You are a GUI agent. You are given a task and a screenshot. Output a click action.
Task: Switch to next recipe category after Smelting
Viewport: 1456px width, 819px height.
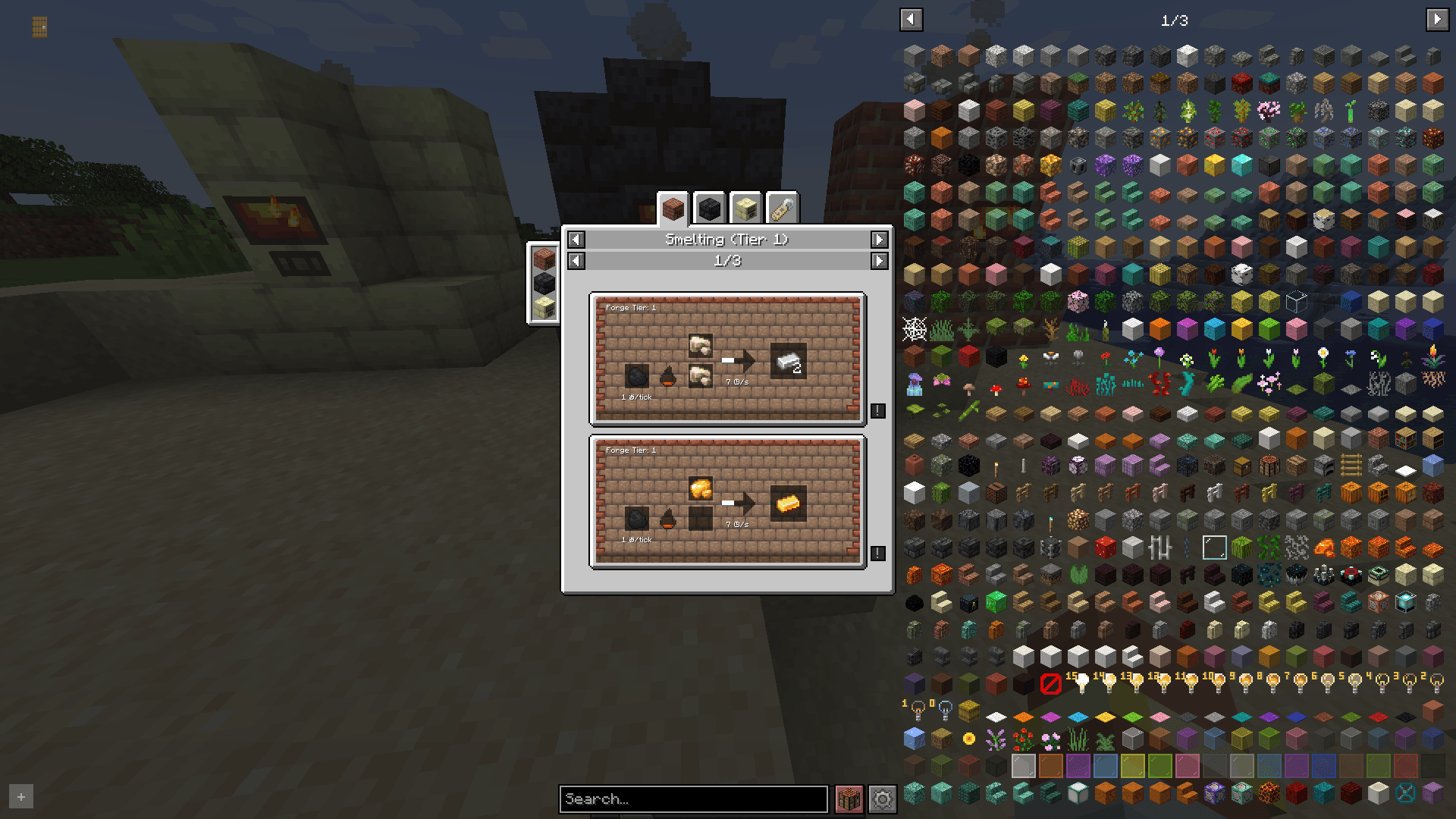point(879,240)
